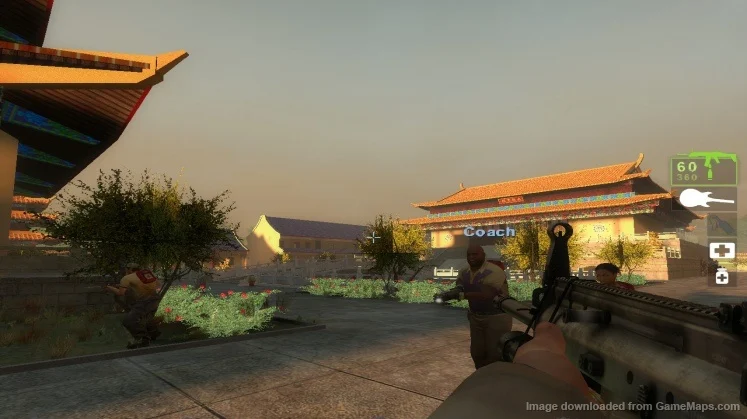Choose the pill bottle slot
The image size is (747, 419).
click(721, 275)
